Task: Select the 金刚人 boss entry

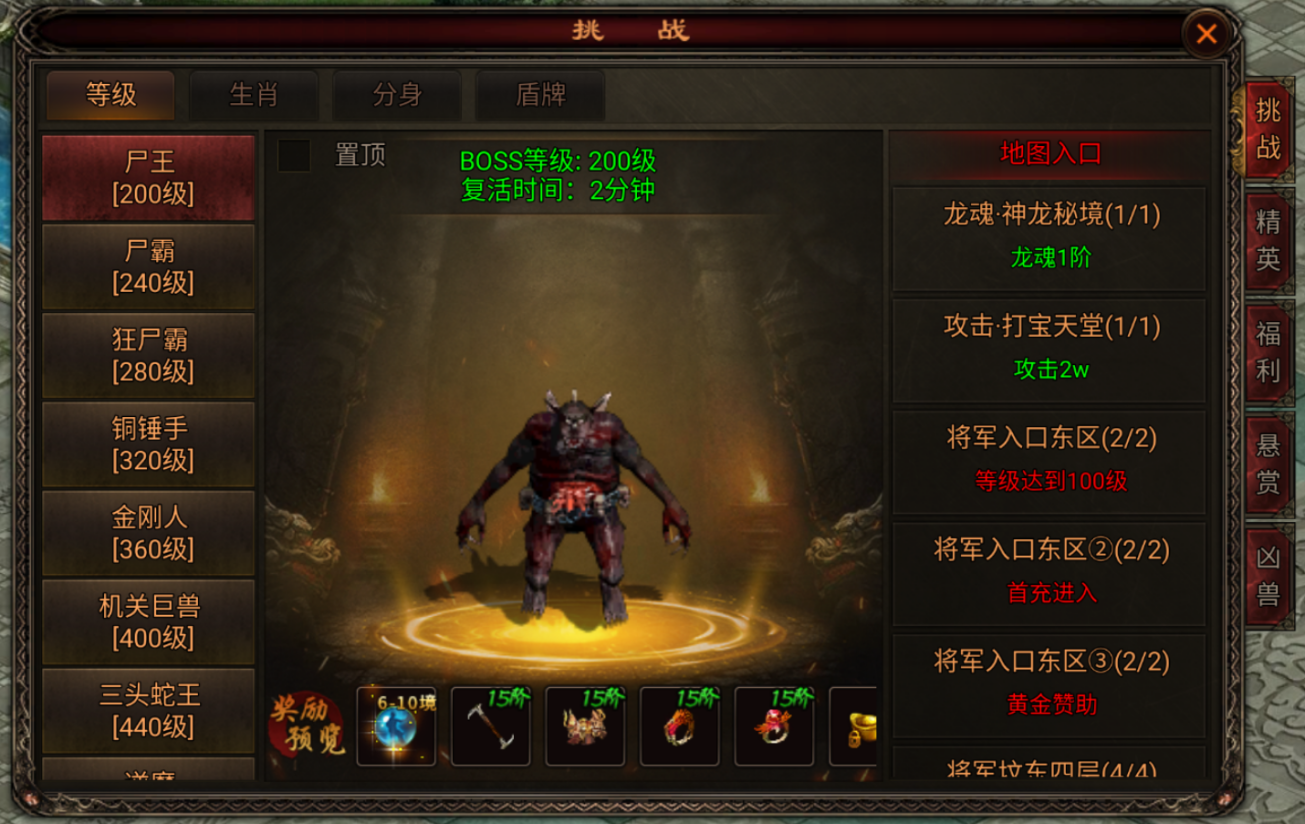Action: pyautogui.click(x=147, y=531)
